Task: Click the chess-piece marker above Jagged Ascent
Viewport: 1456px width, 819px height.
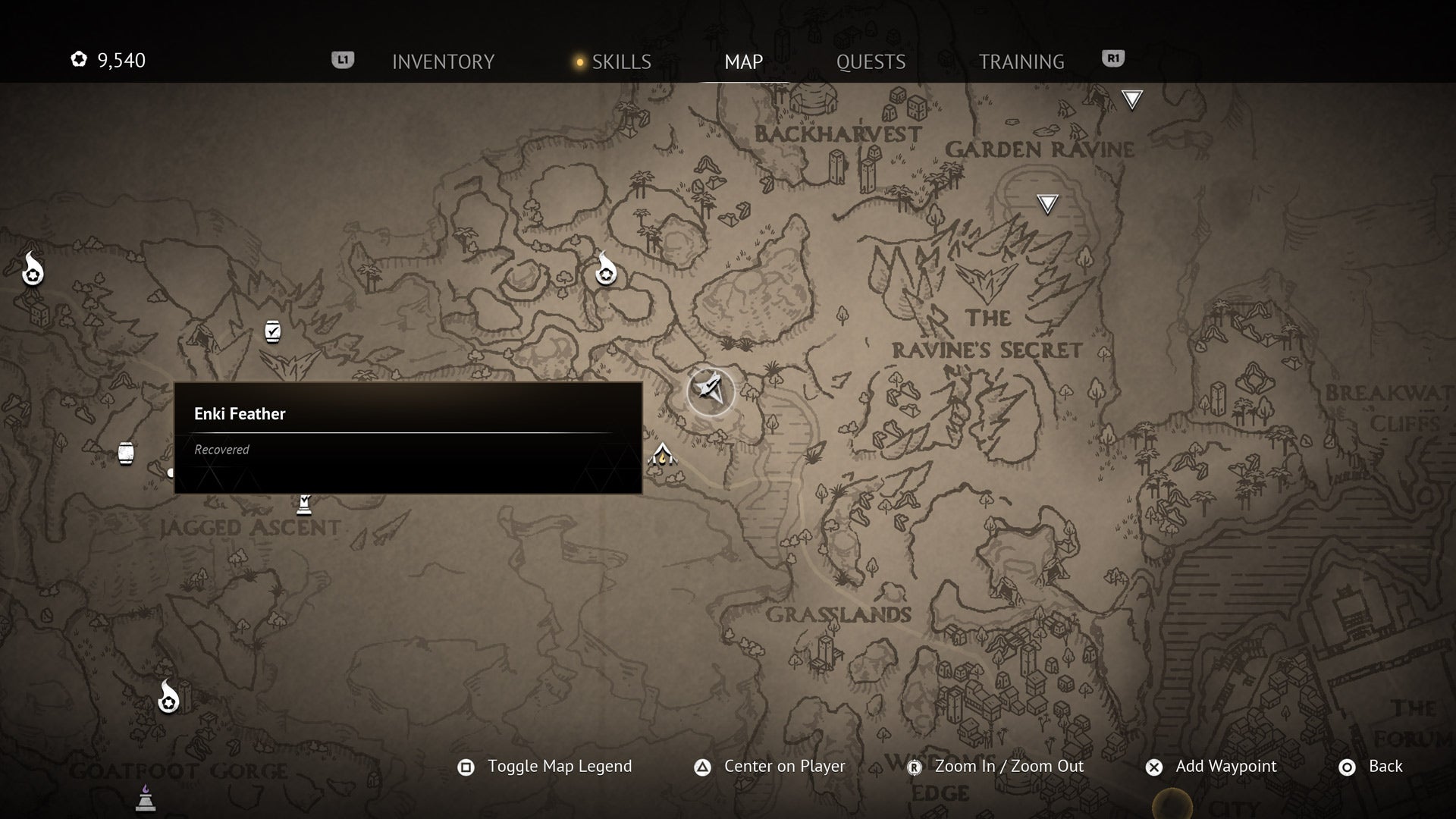Action: [x=304, y=504]
